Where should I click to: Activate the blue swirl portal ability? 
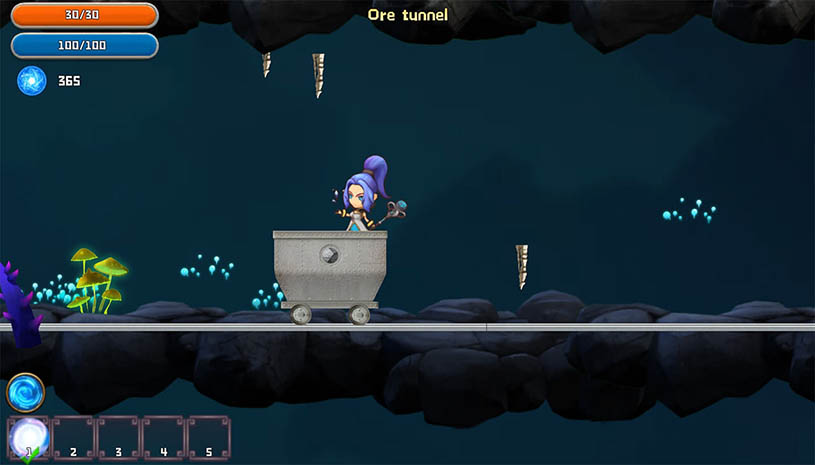(x=25, y=392)
